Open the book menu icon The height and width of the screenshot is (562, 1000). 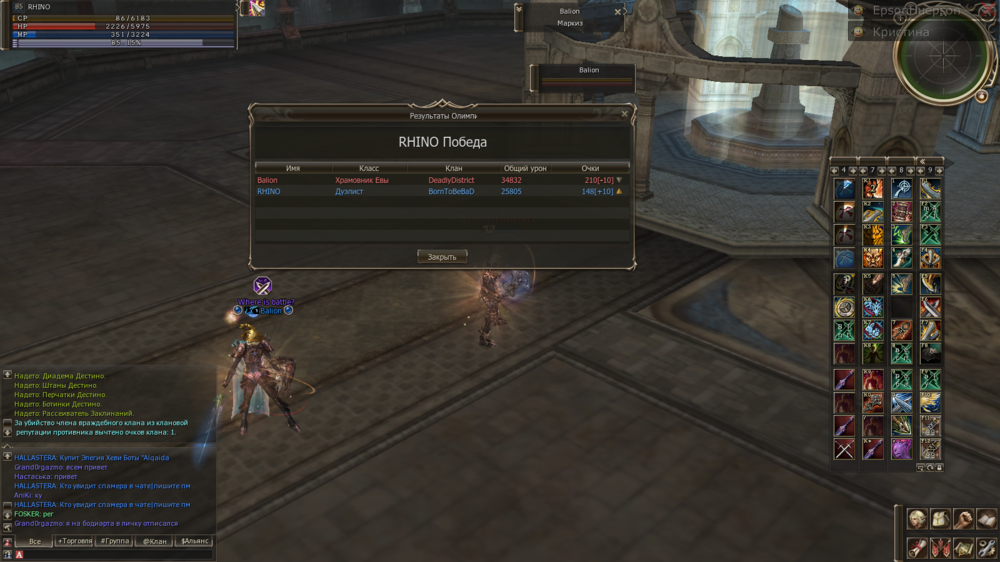tap(986, 519)
